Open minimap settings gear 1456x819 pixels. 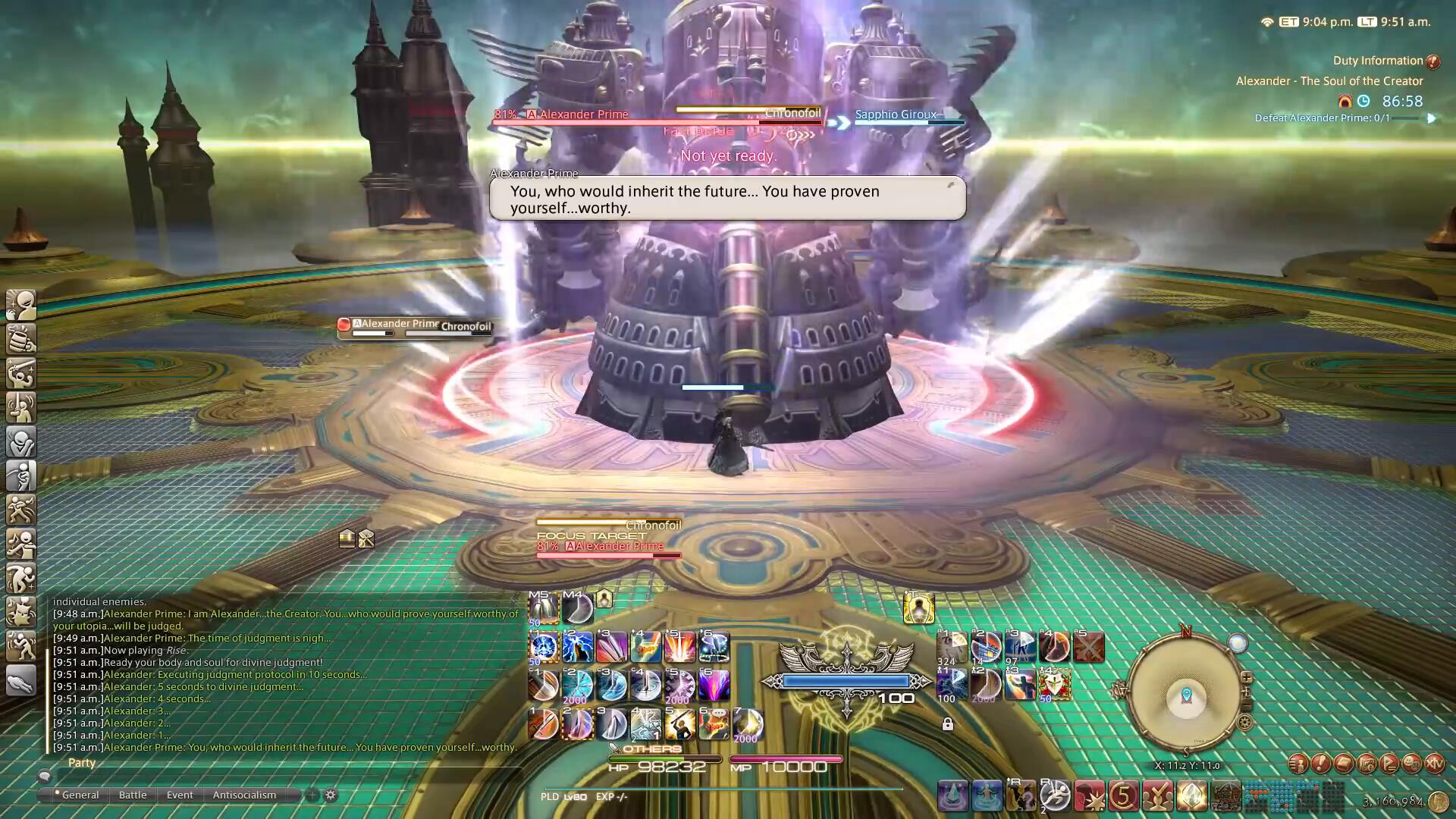click(1244, 723)
